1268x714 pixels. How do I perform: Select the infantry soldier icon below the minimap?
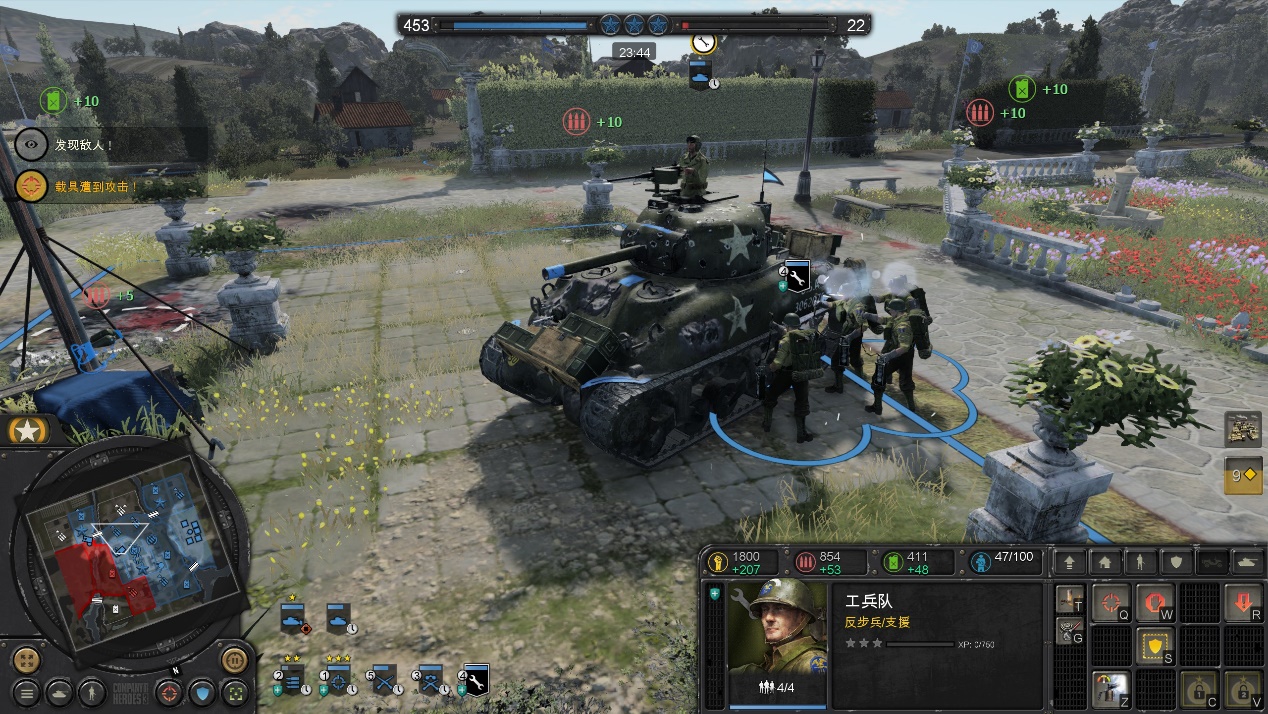[x=91, y=691]
